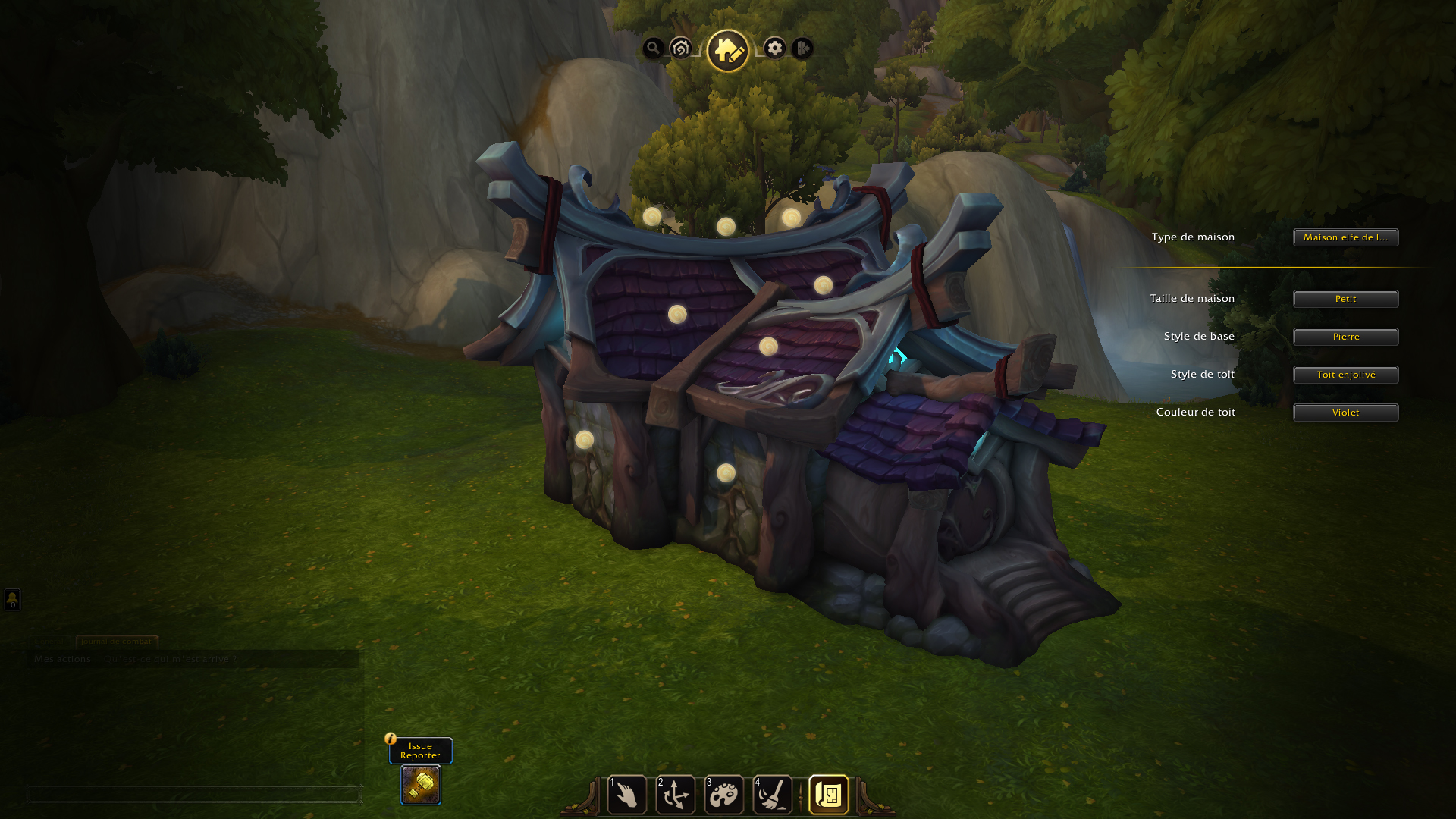Viewport: 1456px width, 819px height.
Task: Click the Issue Reporter info icon
Action: pos(391,739)
